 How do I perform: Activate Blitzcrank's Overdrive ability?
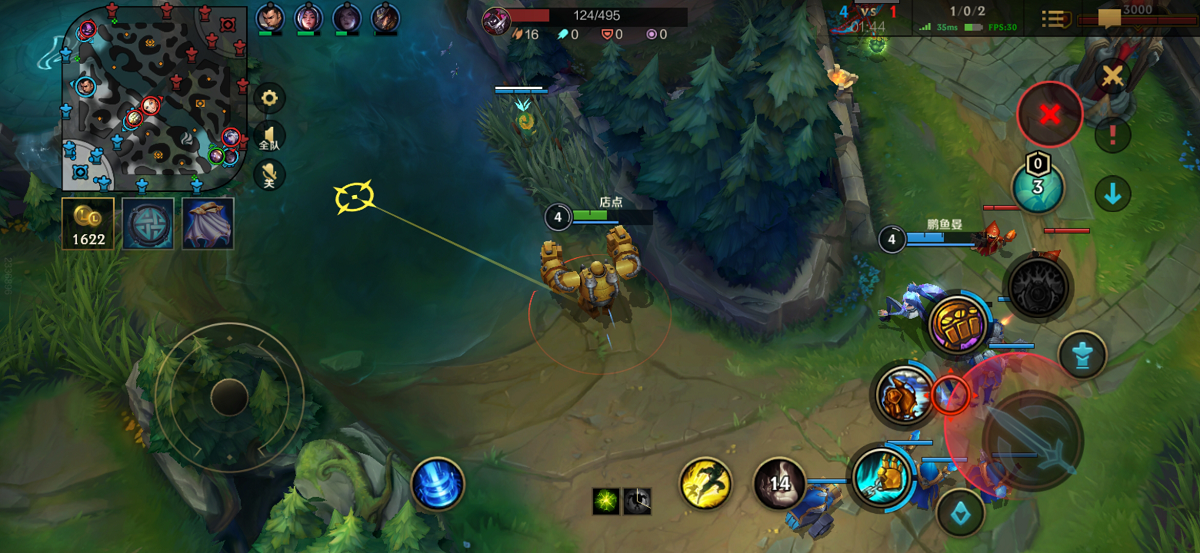904,394
